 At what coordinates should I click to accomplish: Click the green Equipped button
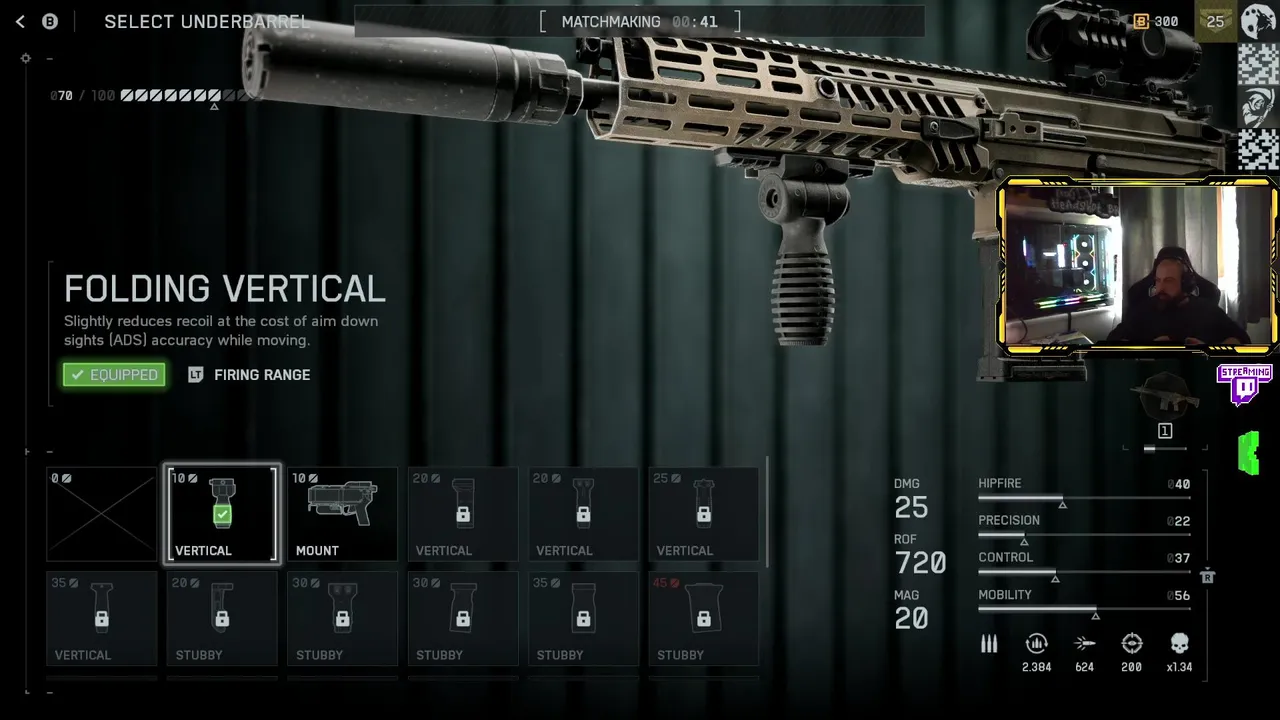114,375
